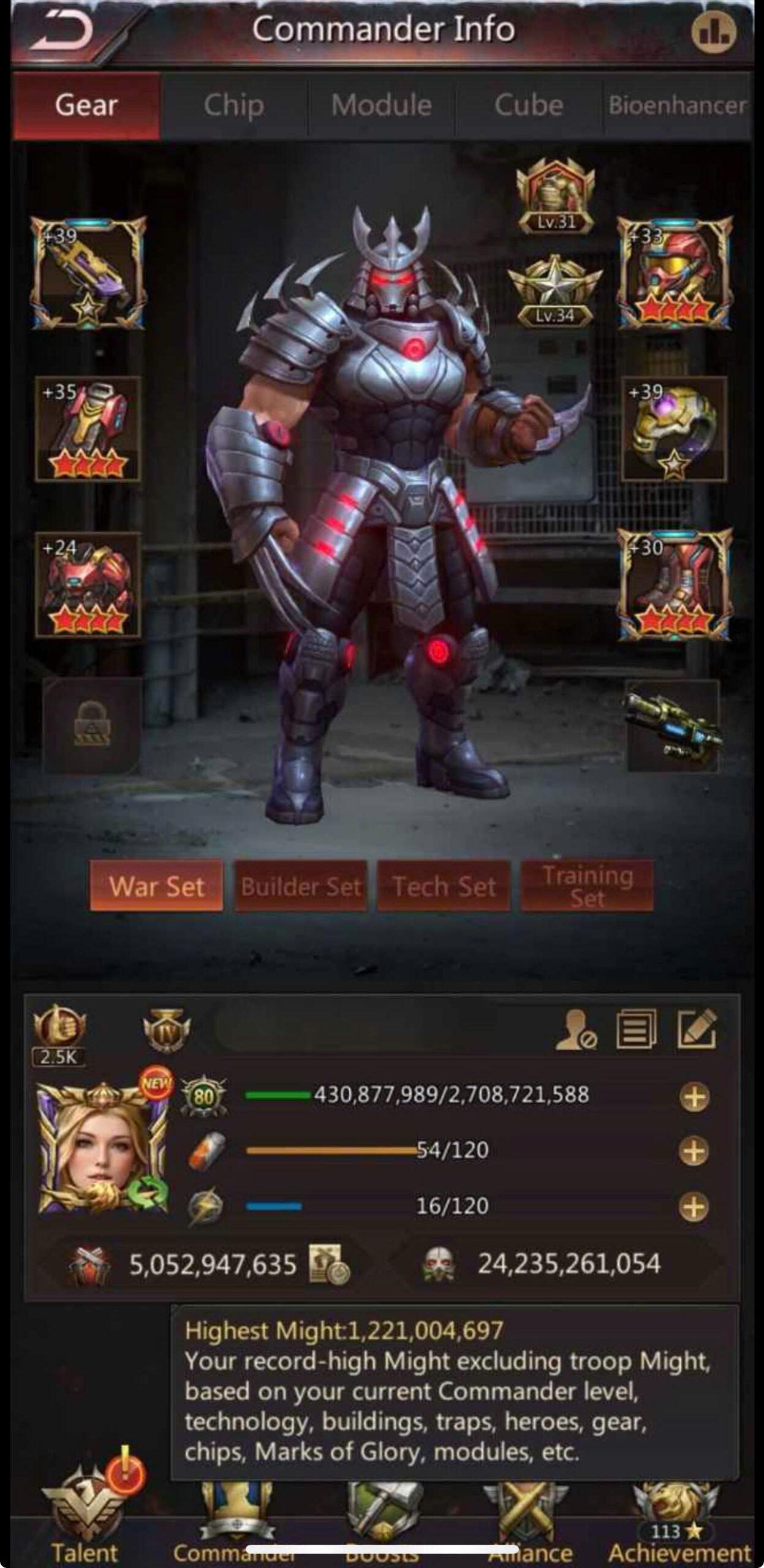Choose the +24 red chest armor slot
764x1568 pixels.
click(x=88, y=584)
